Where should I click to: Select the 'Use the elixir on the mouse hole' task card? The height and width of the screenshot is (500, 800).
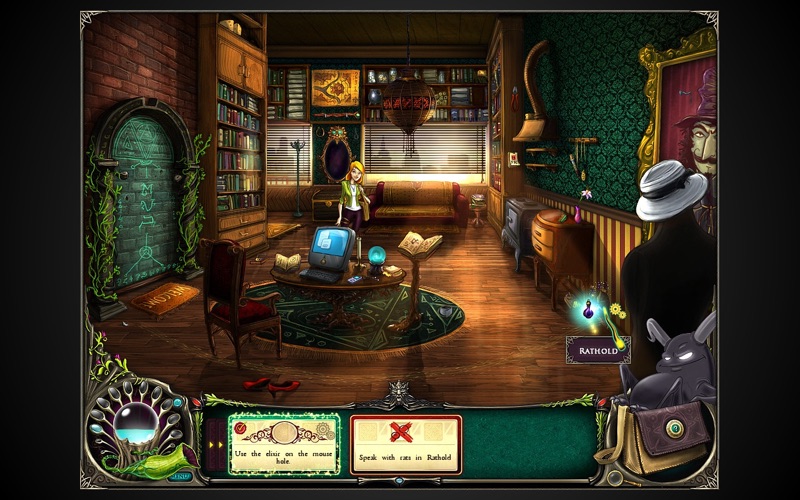pos(285,444)
